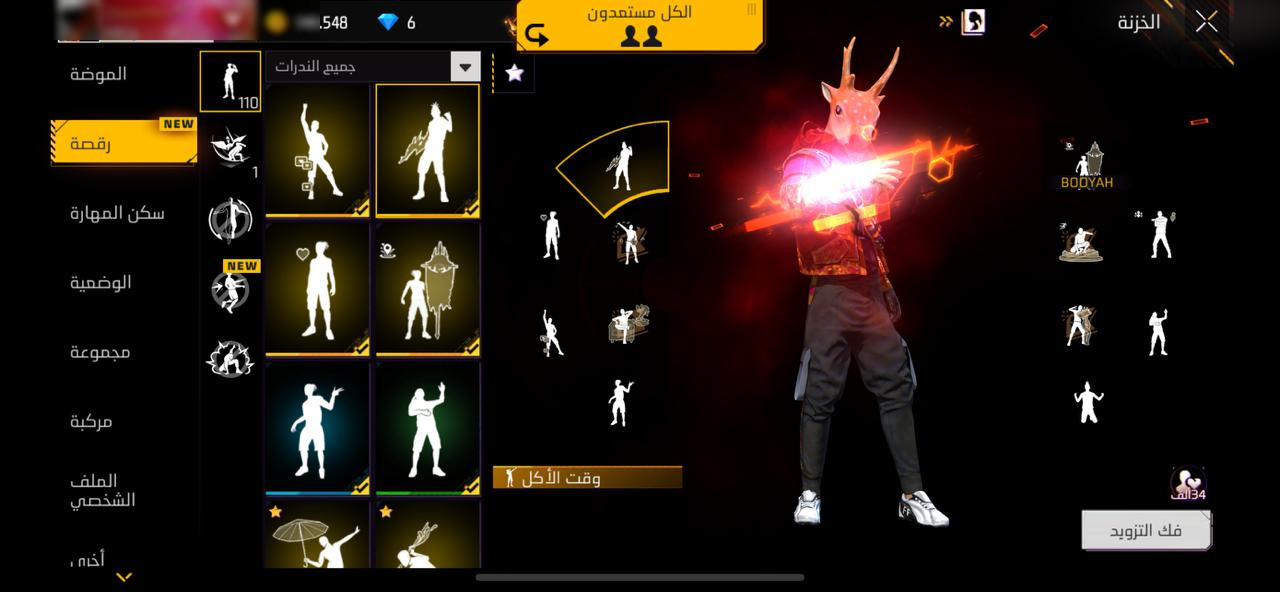Toggle the star favorites filter
The width and height of the screenshot is (1280, 592).
[515, 72]
